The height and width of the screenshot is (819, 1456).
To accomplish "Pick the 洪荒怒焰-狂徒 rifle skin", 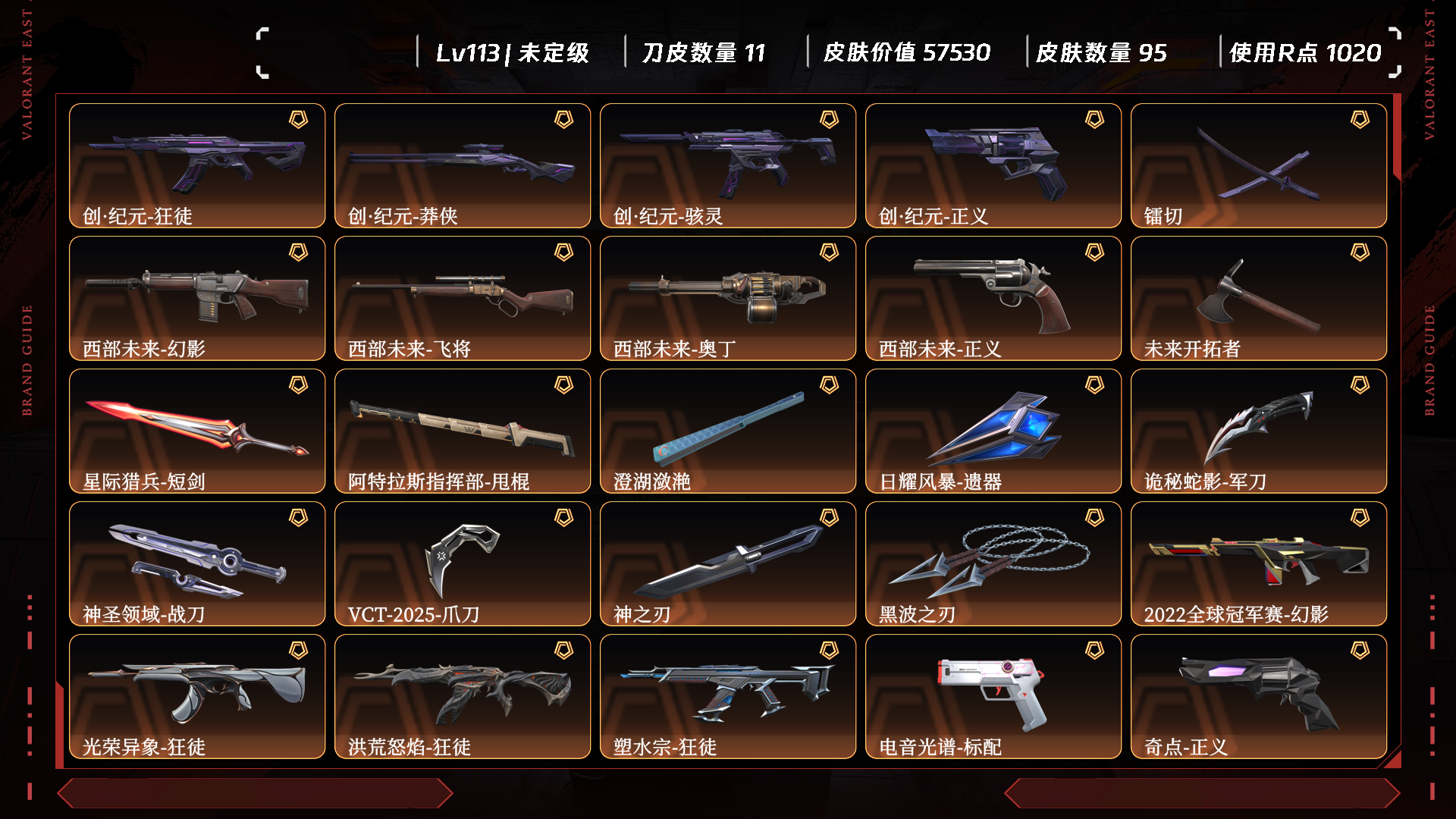I will [x=463, y=696].
